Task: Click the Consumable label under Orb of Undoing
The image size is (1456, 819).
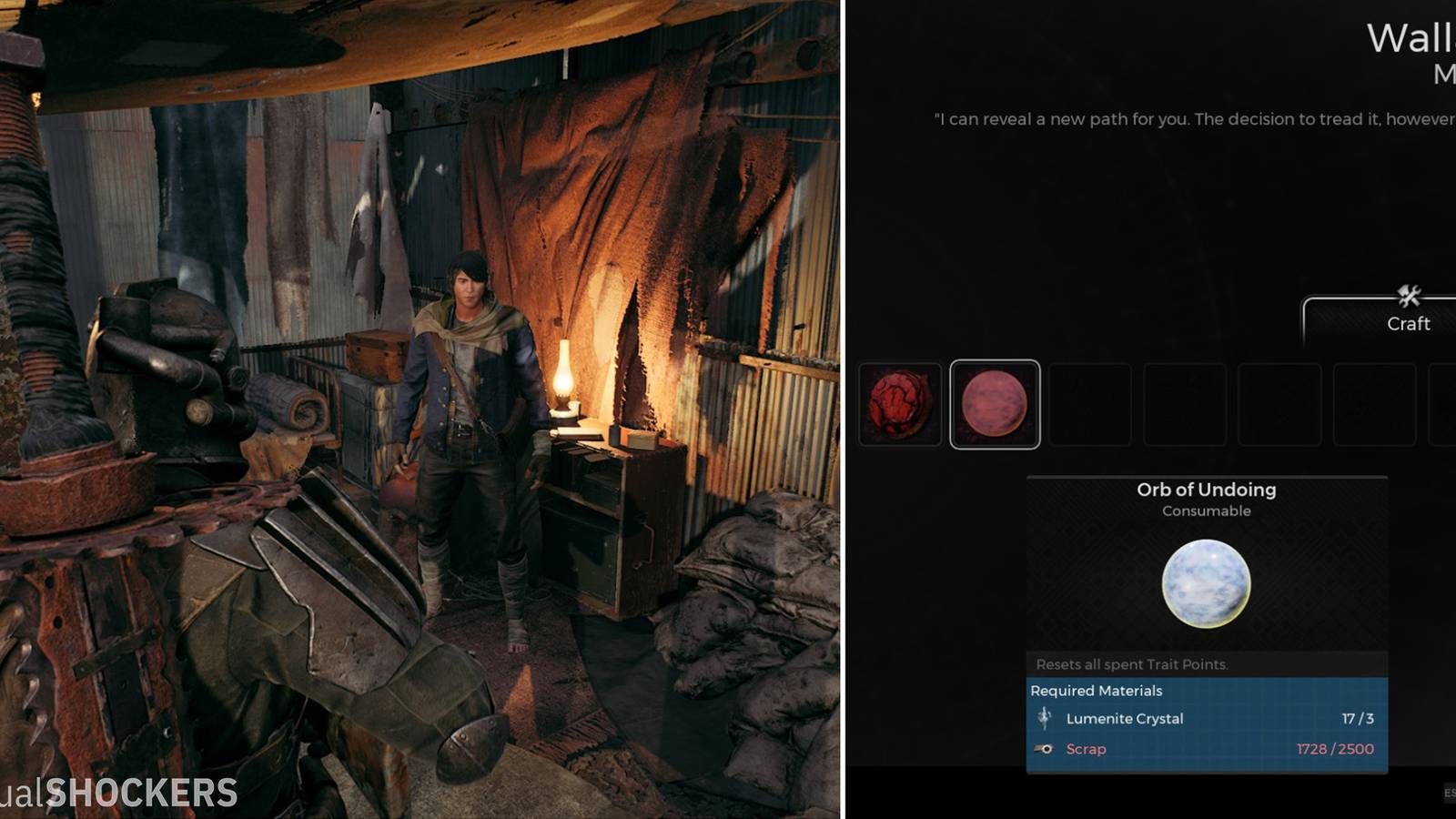Action: pos(1206,511)
